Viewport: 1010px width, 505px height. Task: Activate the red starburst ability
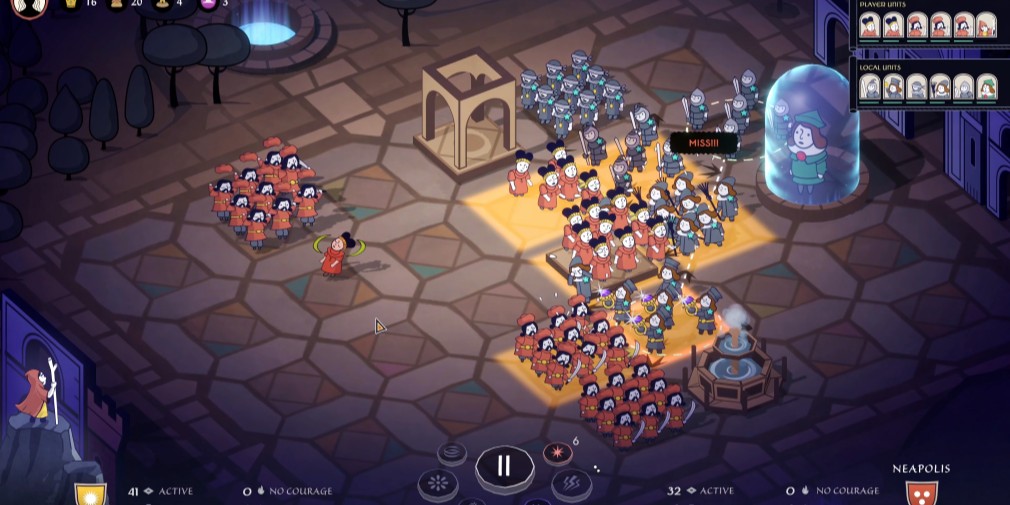(x=557, y=454)
